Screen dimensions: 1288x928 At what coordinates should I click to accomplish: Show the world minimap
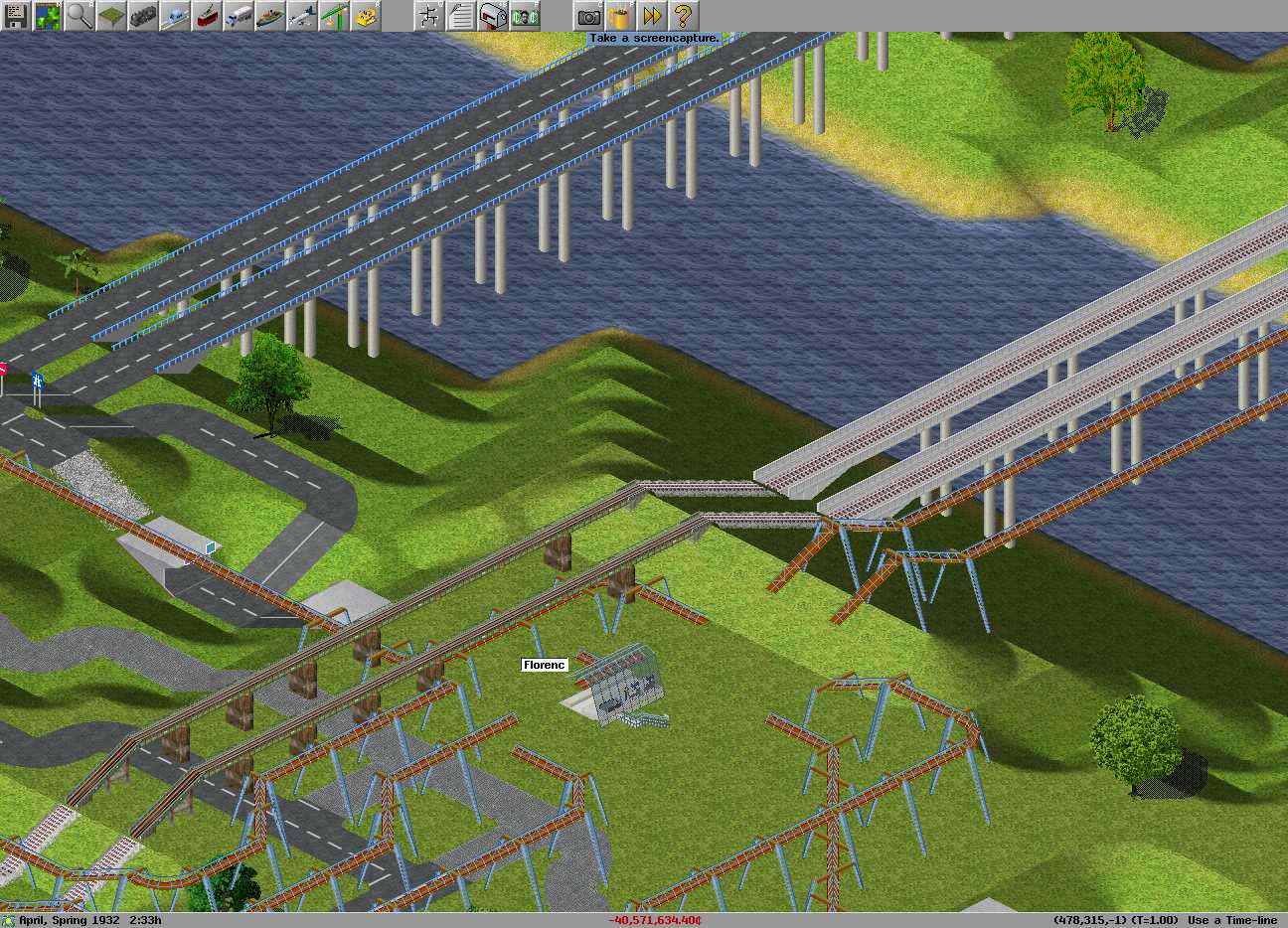click(48, 16)
